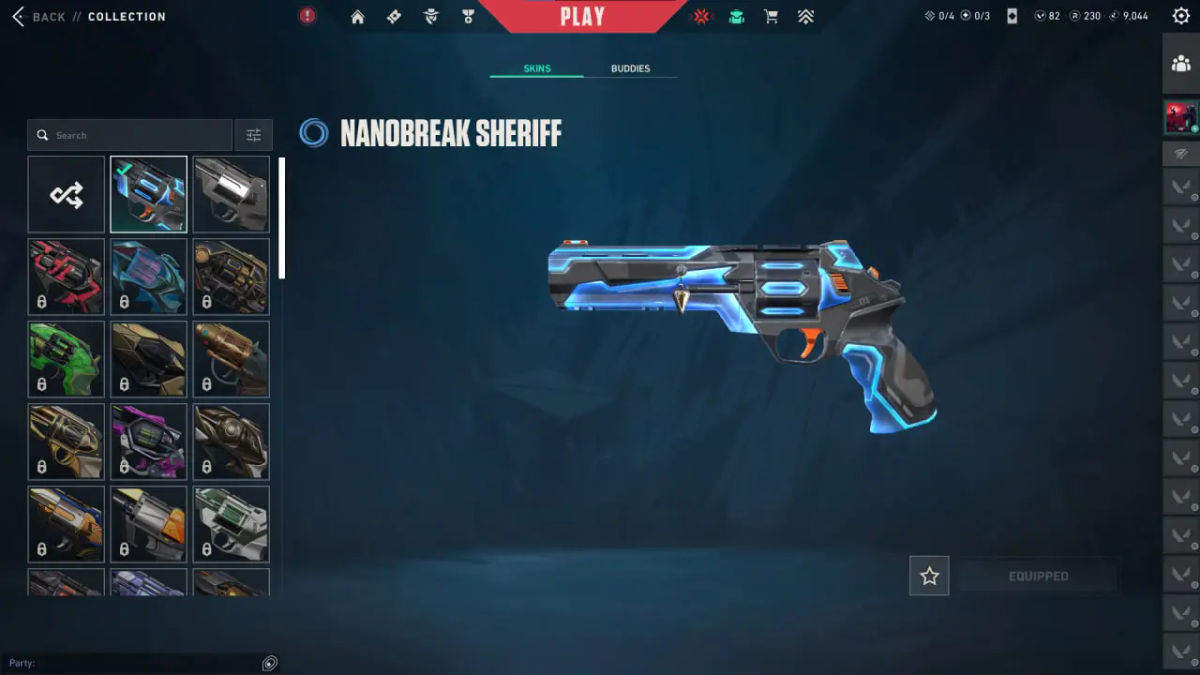Choose the random shuffle skin tile
The image size is (1200, 675).
click(x=66, y=194)
